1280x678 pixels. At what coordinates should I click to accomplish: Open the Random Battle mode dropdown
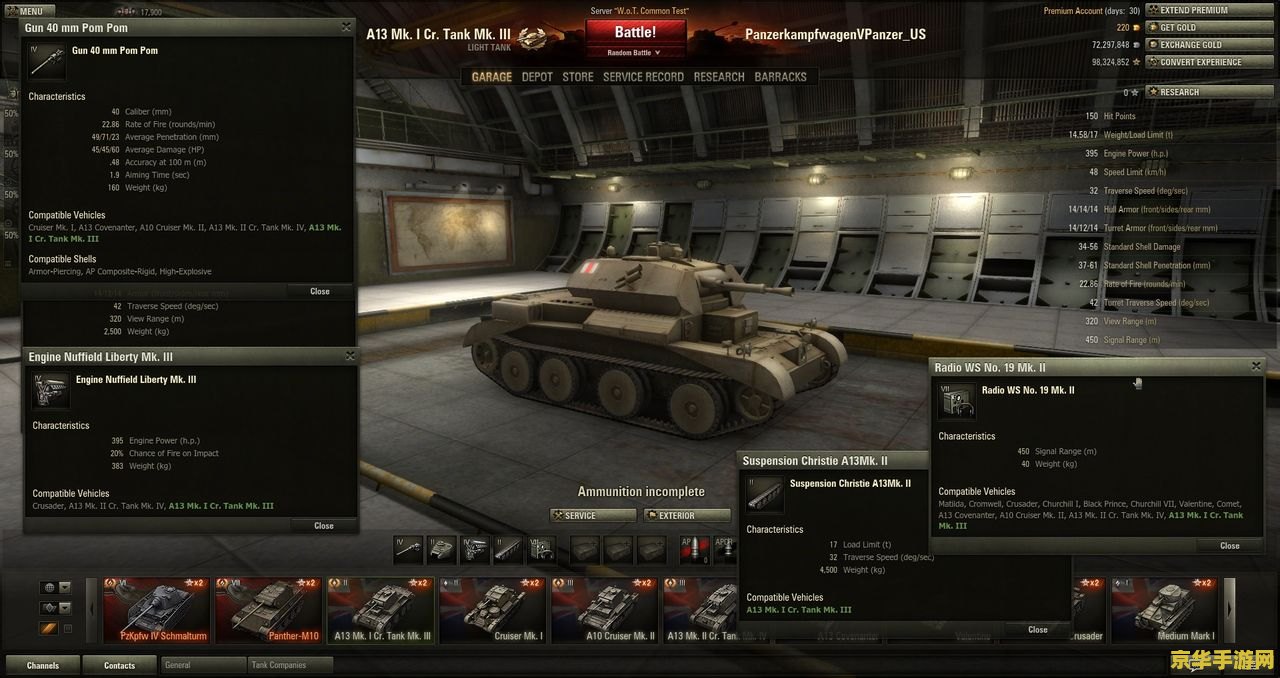(x=635, y=53)
